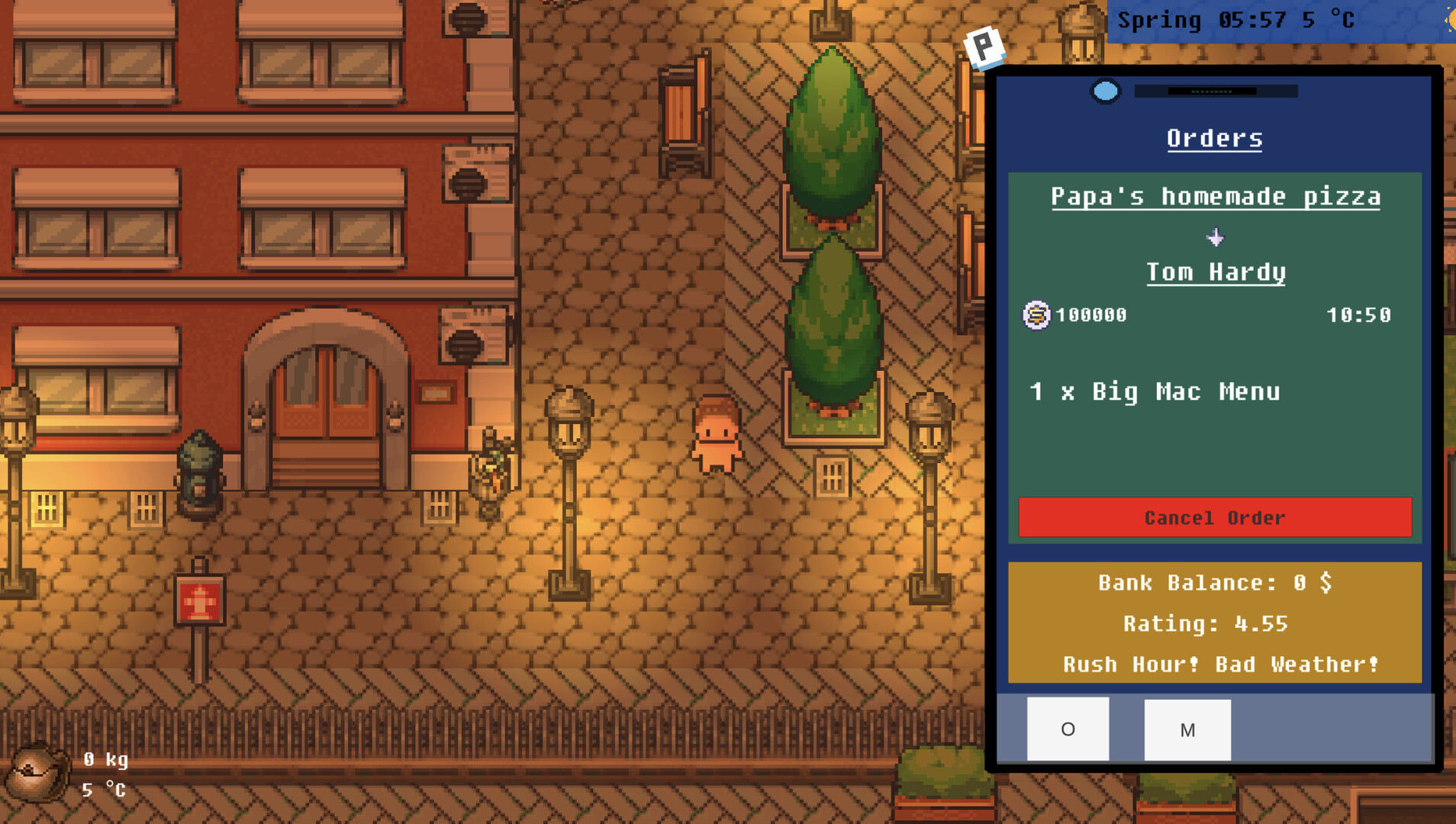This screenshot has height=824, width=1456.
Task: Open Tom Hardy's customer profile
Action: 1216,272
